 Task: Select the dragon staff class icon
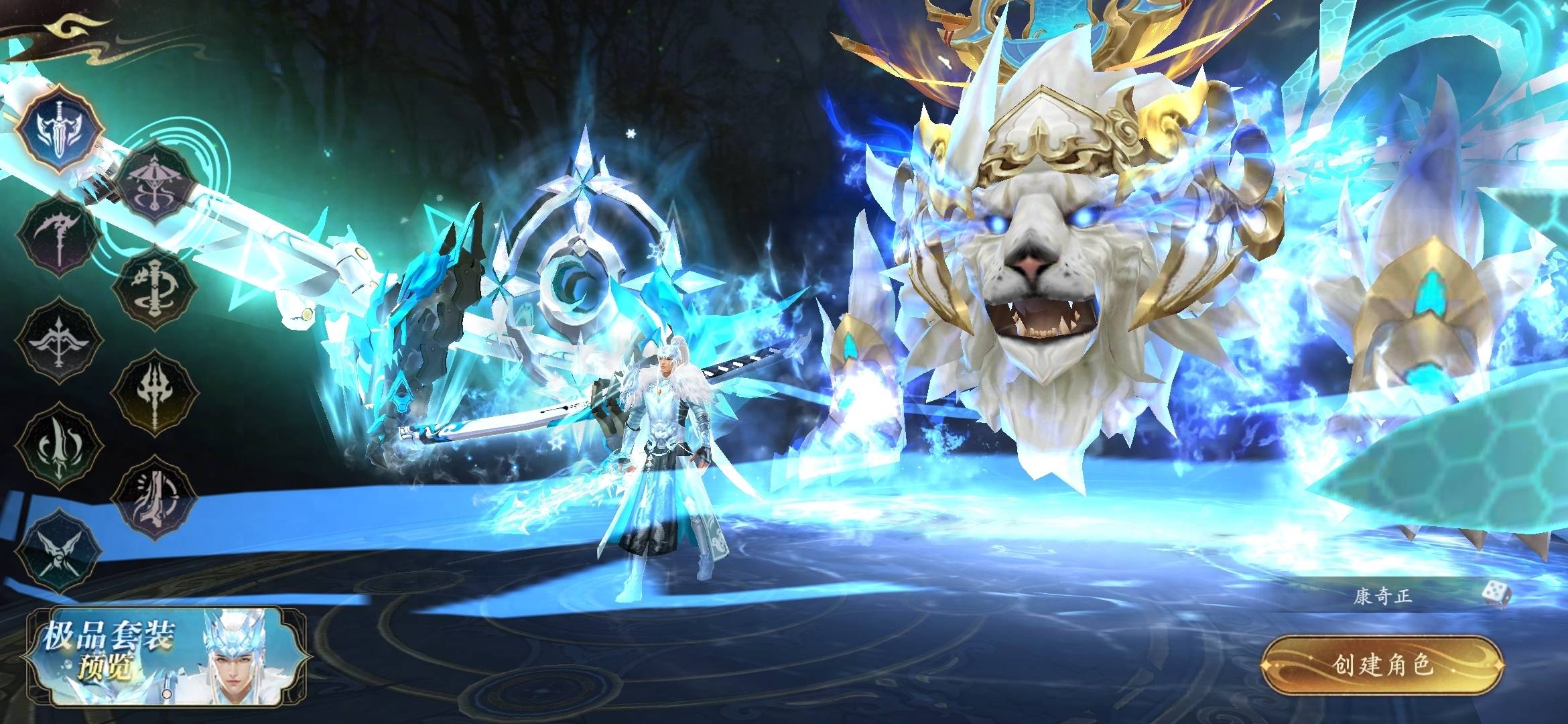pyautogui.click(x=155, y=288)
